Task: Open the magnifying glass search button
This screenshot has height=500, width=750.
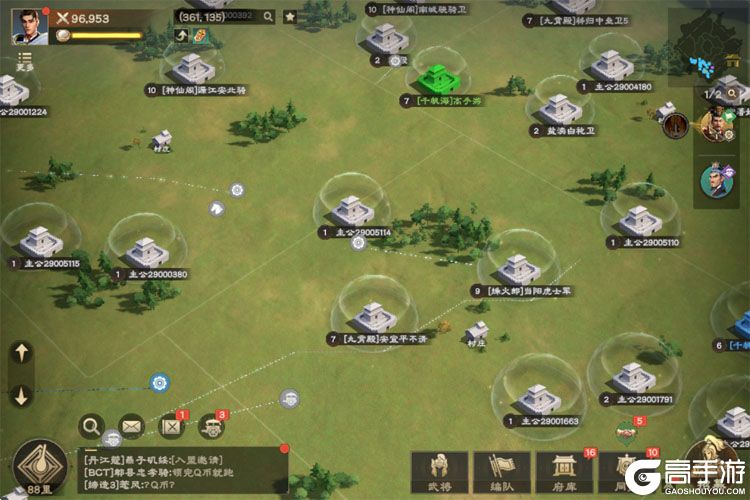Action: point(92,426)
